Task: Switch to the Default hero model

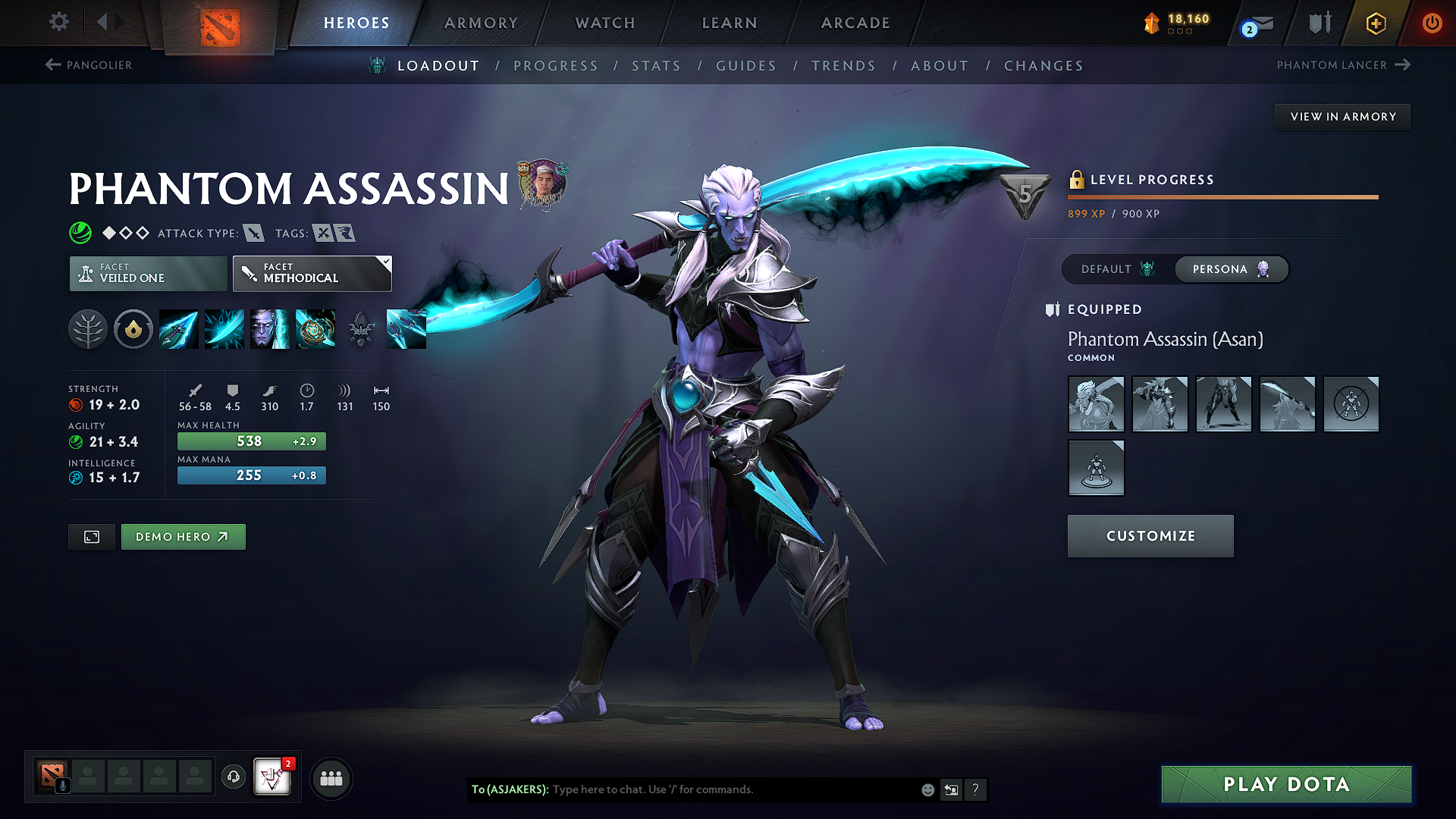Action: pyautogui.click(x=1117, y=269)
